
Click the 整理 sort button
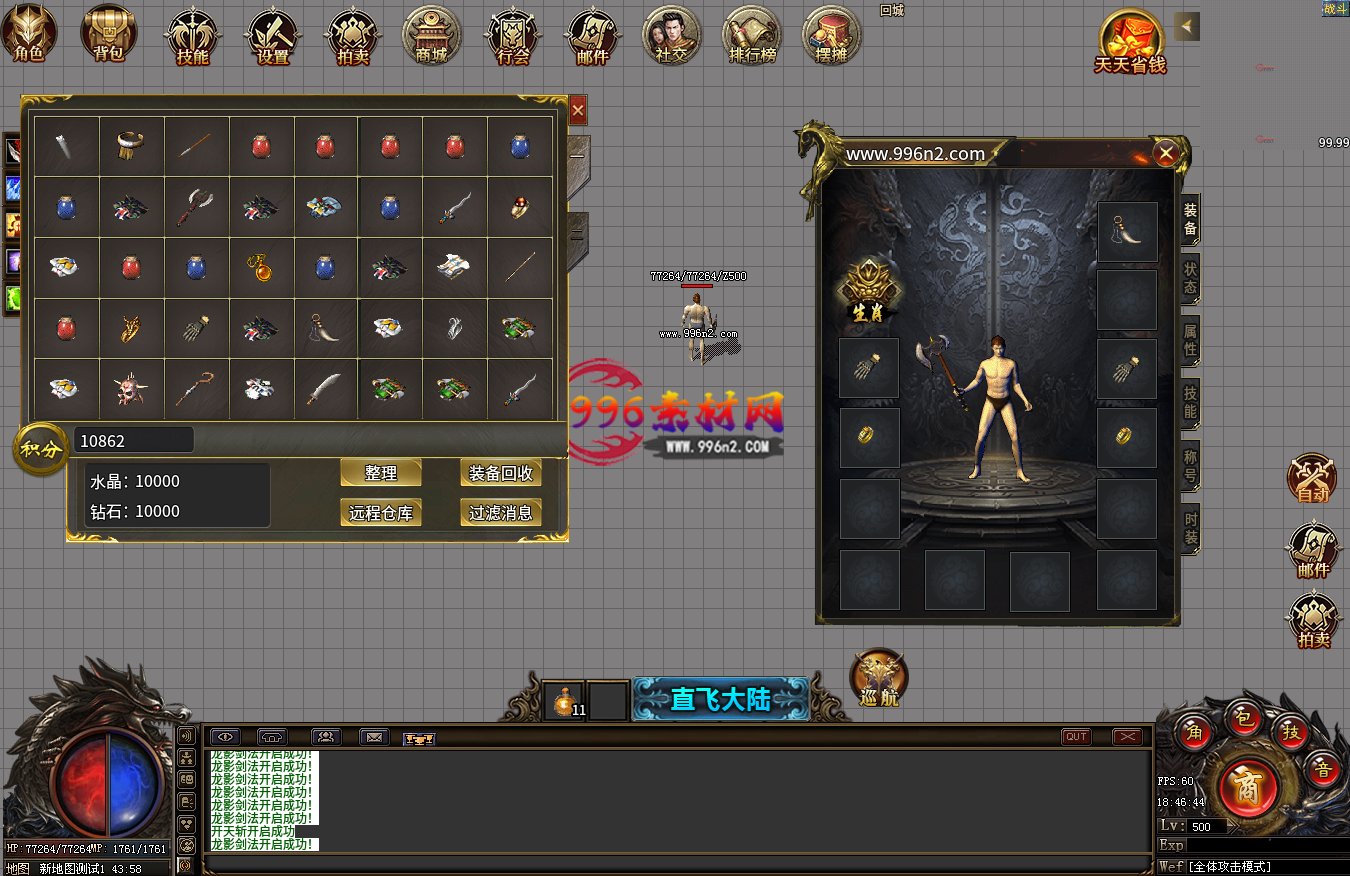(x=381, y=473)
